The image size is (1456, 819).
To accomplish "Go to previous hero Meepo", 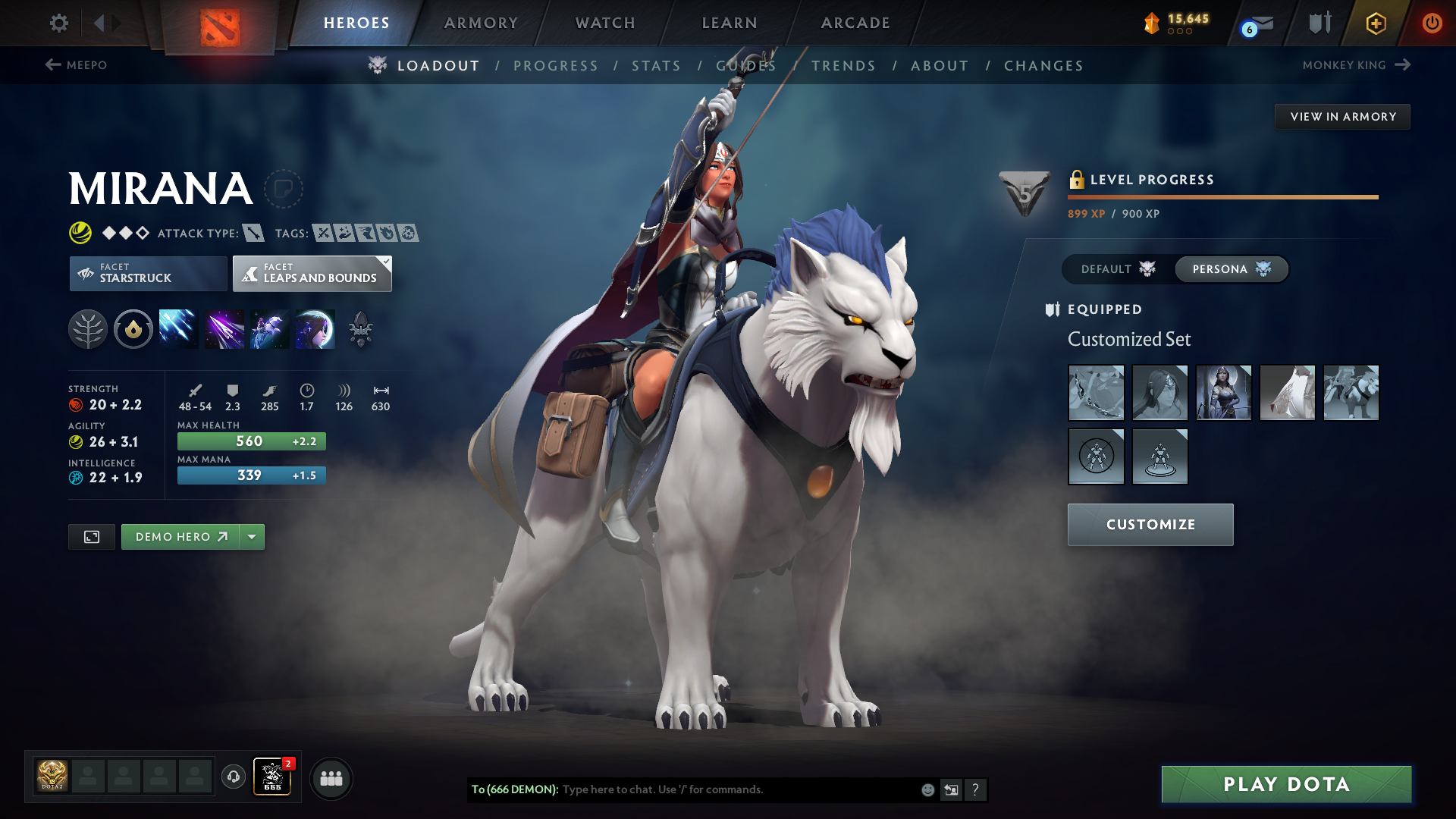I will [76, 65].
